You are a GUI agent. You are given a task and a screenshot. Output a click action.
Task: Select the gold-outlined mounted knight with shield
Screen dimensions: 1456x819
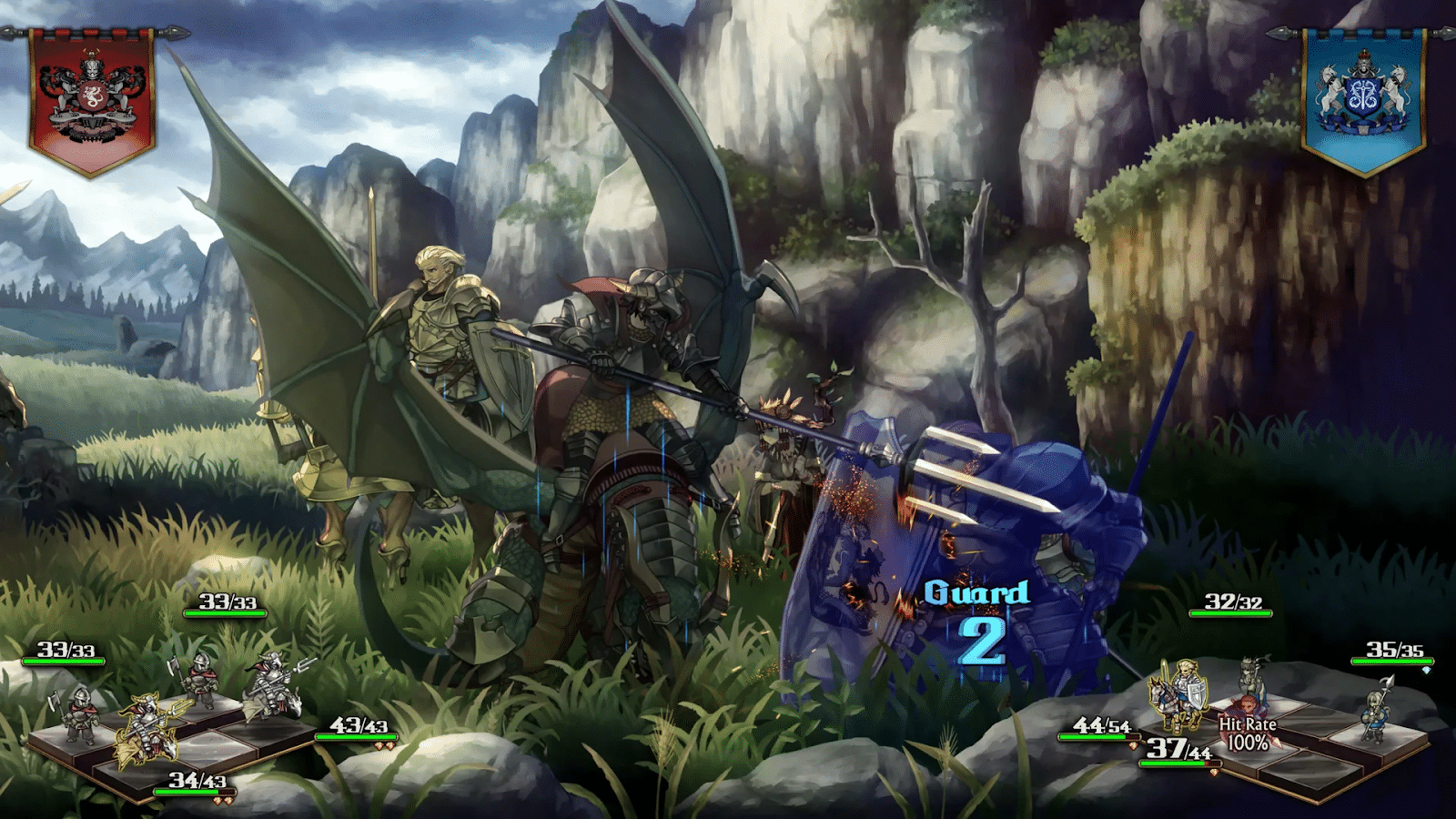[x=1180, y=693]
